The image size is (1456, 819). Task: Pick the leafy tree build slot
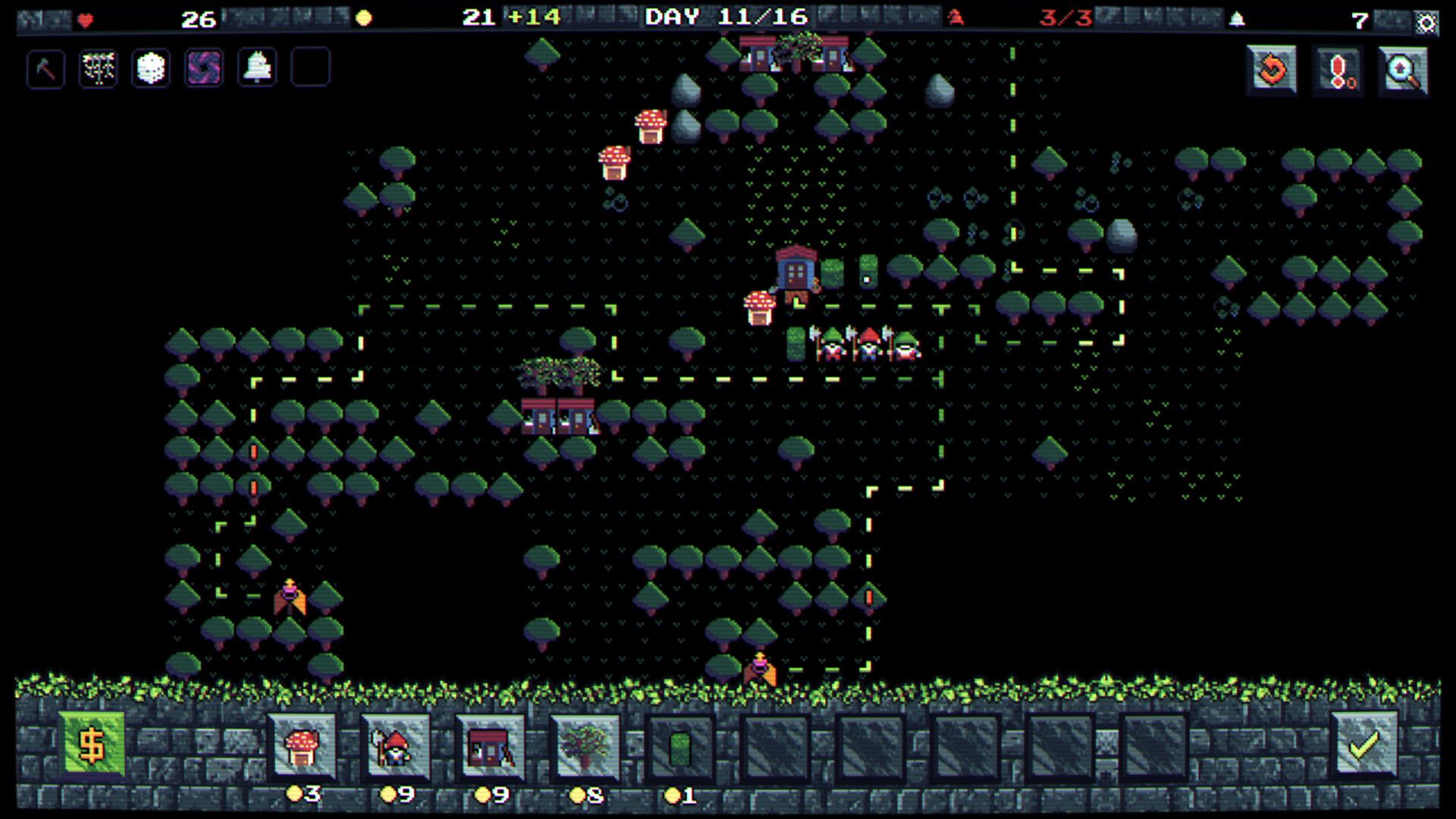(x=585, y=747)
